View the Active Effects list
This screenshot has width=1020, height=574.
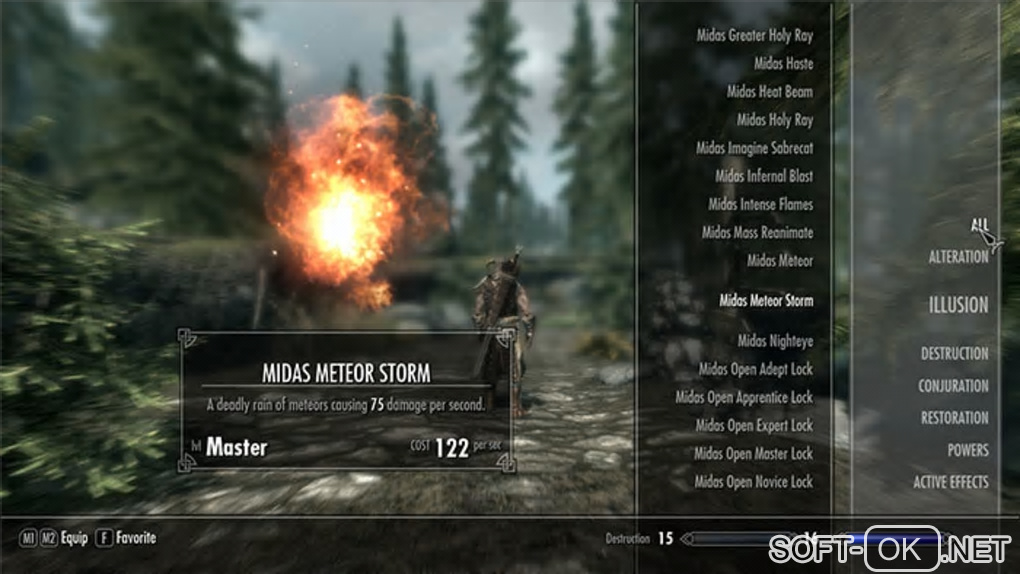pos(950,482)
